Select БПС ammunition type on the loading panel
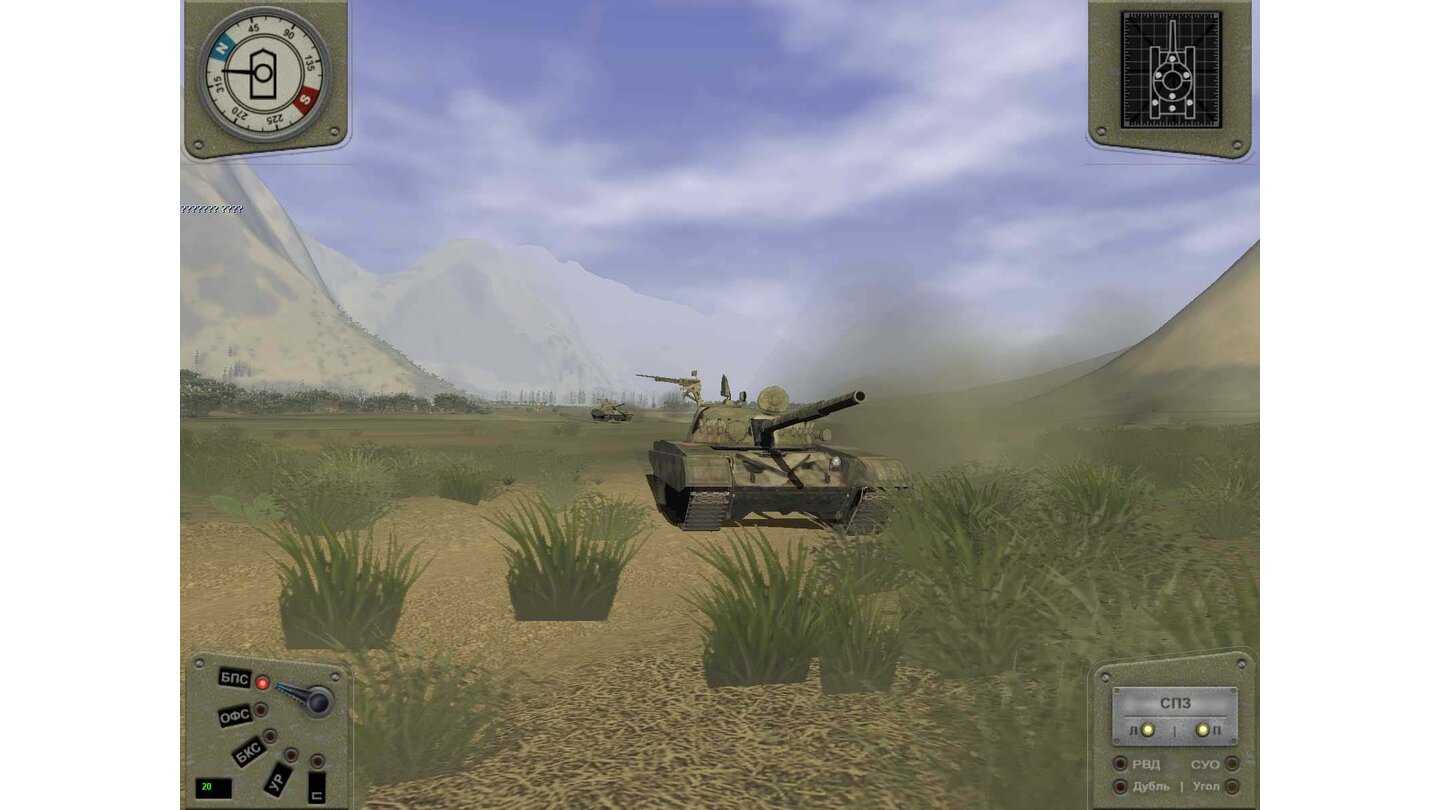This screenshot has height=810, width=1440. click(234, 677)
